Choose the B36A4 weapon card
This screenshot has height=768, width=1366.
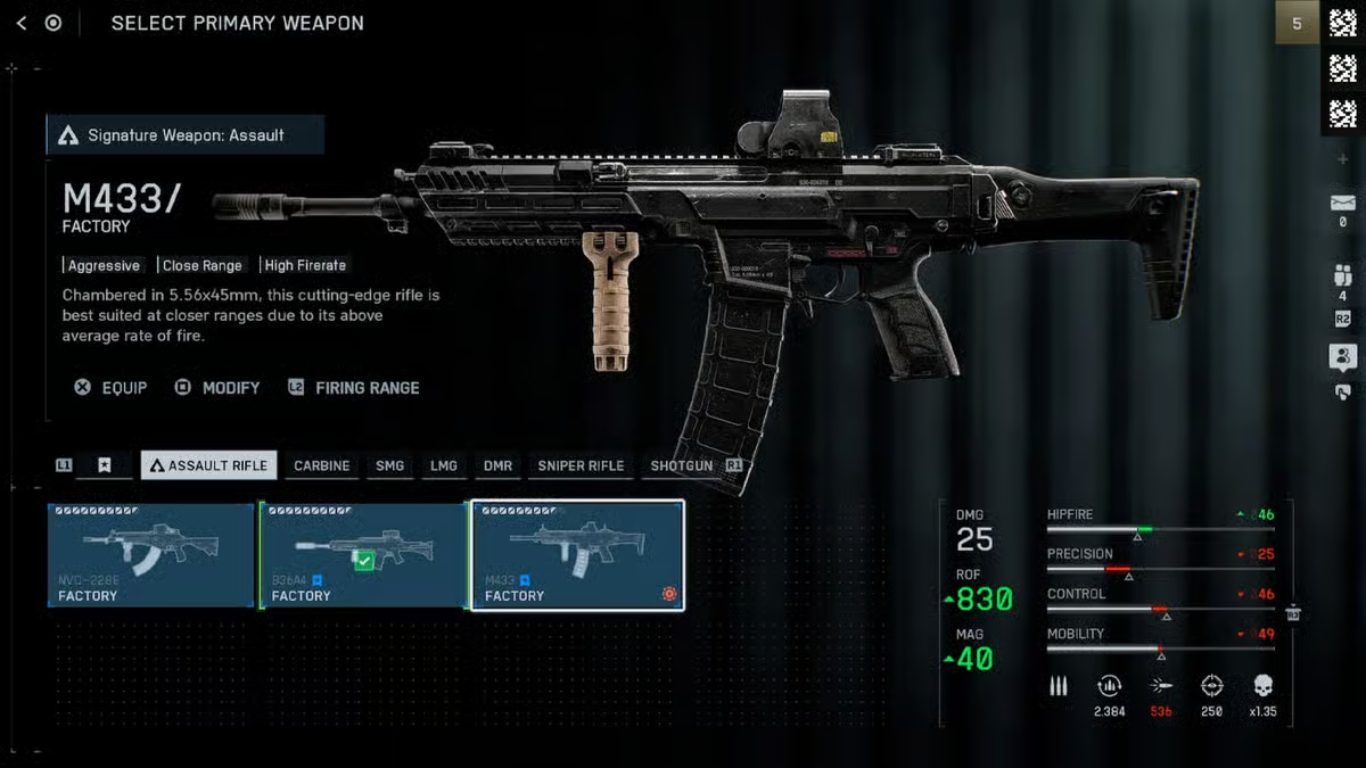pos(364,555)
